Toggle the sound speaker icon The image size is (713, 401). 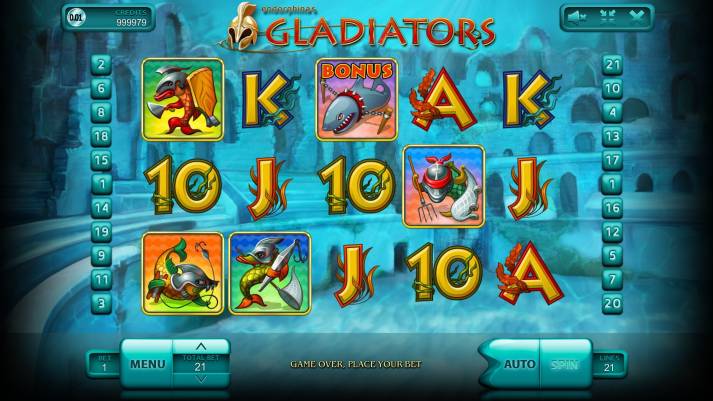tap(575, 16)
